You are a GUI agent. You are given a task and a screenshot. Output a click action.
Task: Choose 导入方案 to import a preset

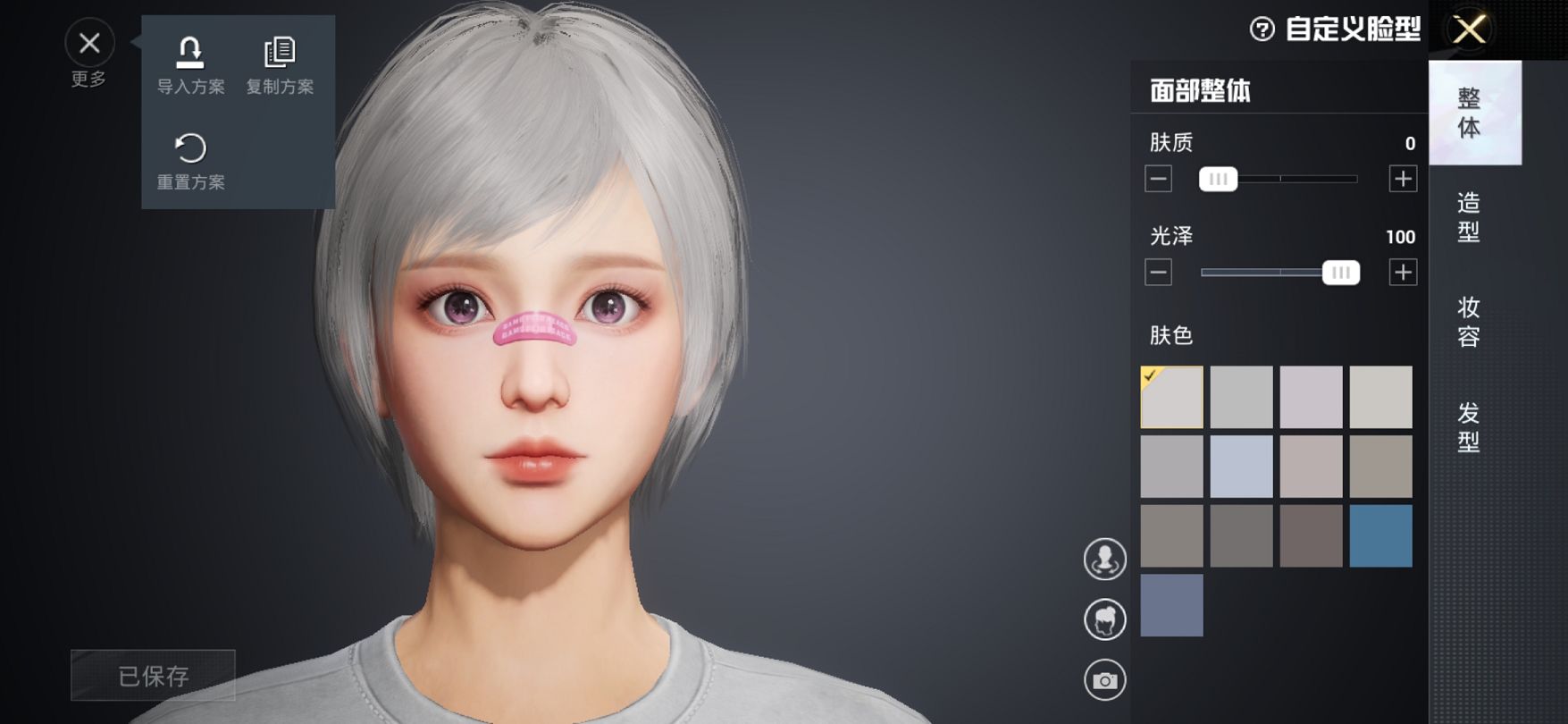[190, 64]
